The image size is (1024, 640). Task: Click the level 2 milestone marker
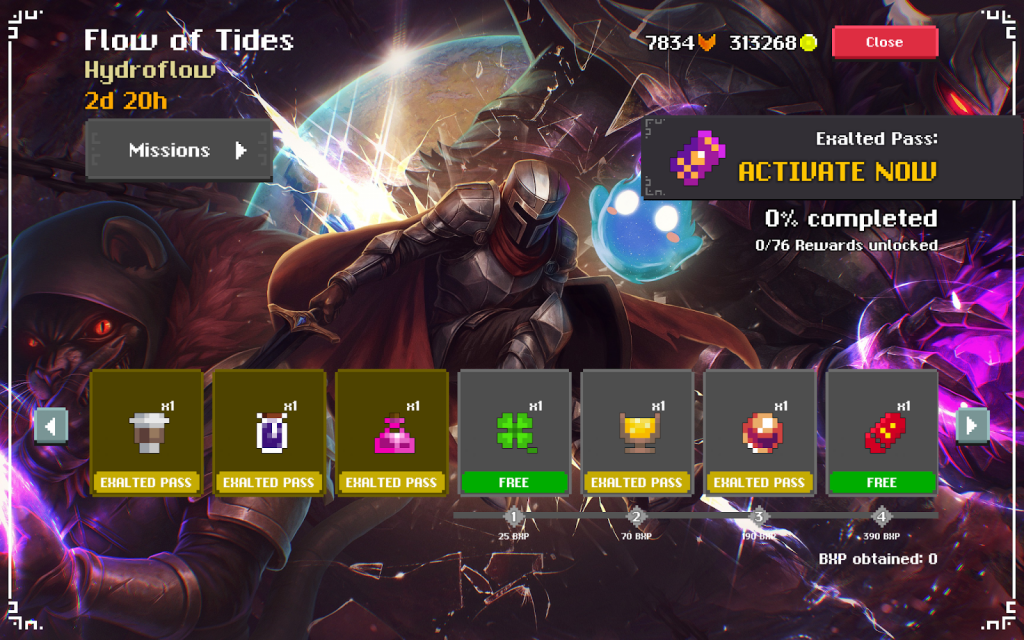click(637, 517)
